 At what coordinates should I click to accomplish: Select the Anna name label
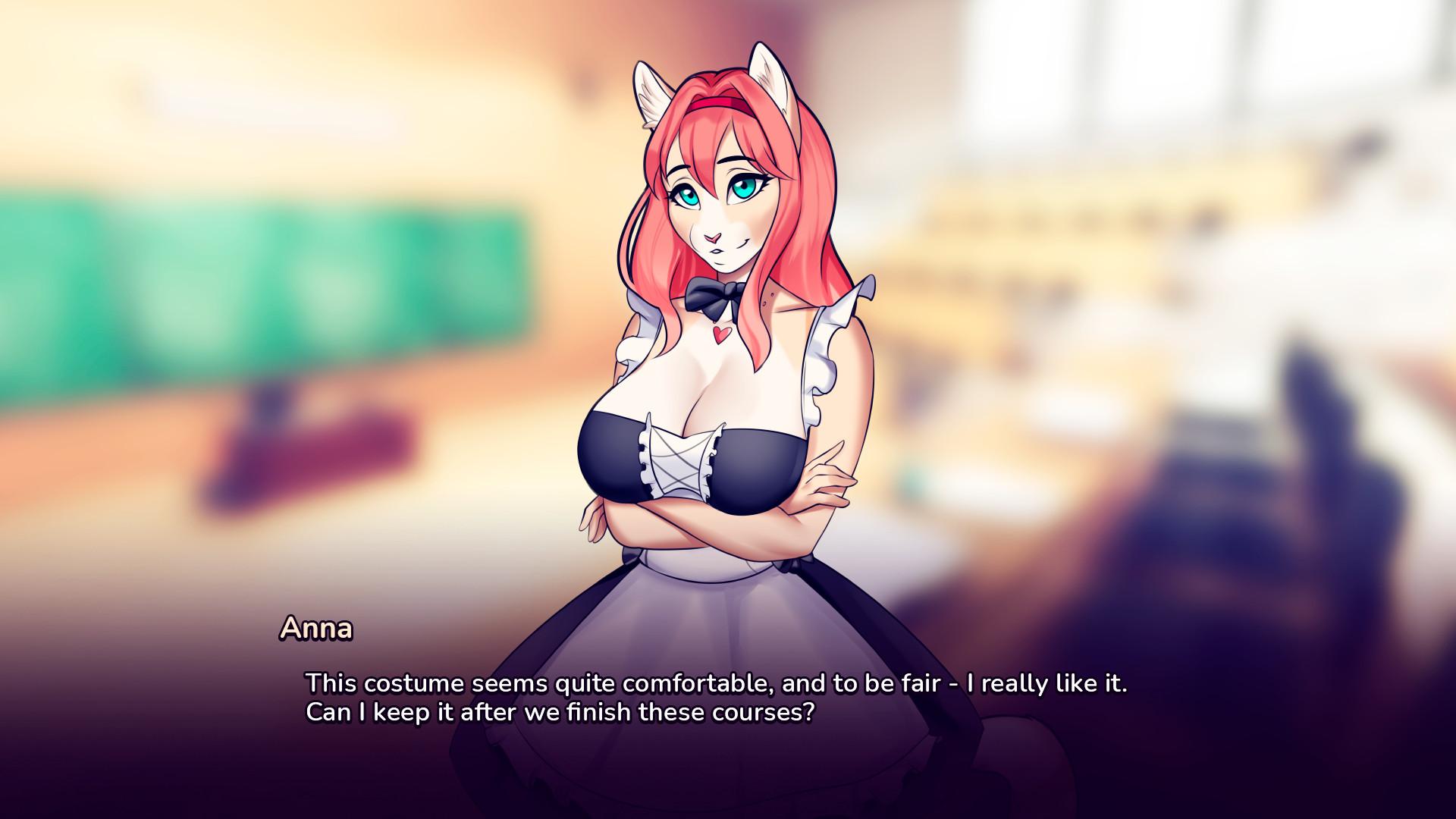[x=315, y=629]
